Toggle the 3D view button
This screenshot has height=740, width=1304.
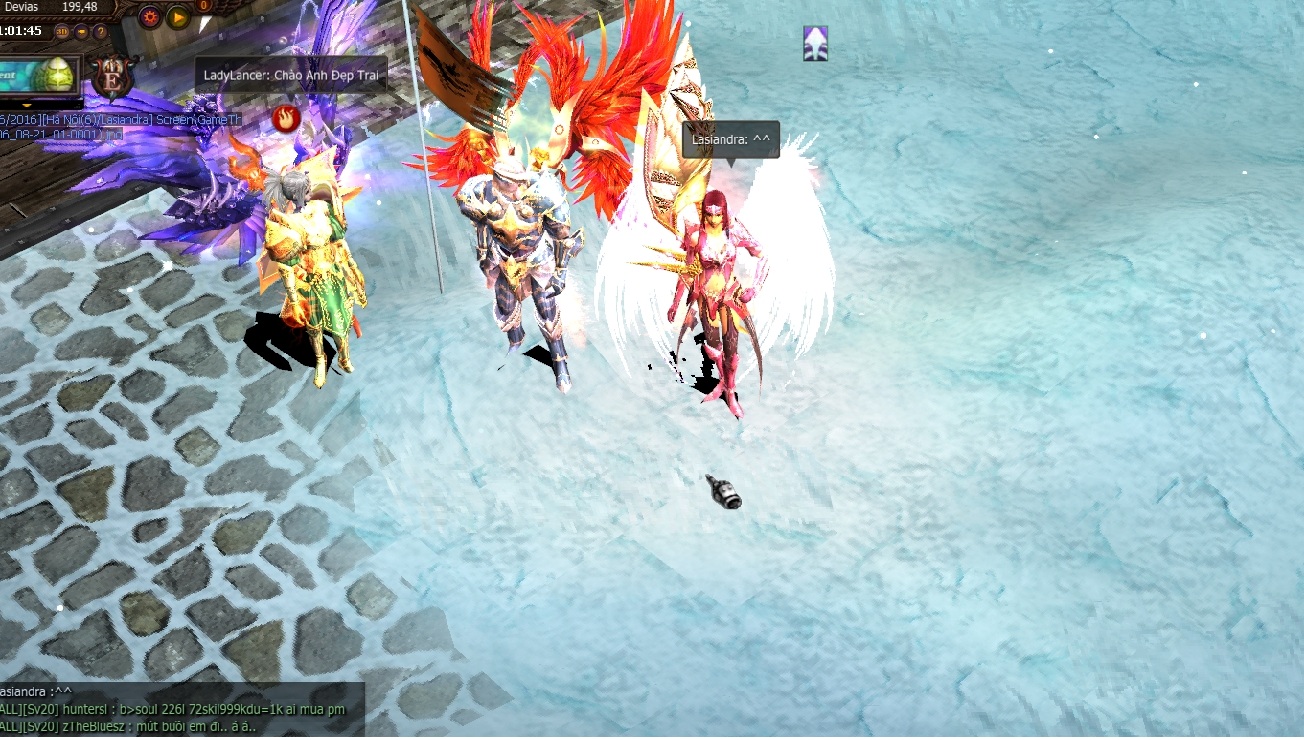pyautogui.click(x=63, y=32)
